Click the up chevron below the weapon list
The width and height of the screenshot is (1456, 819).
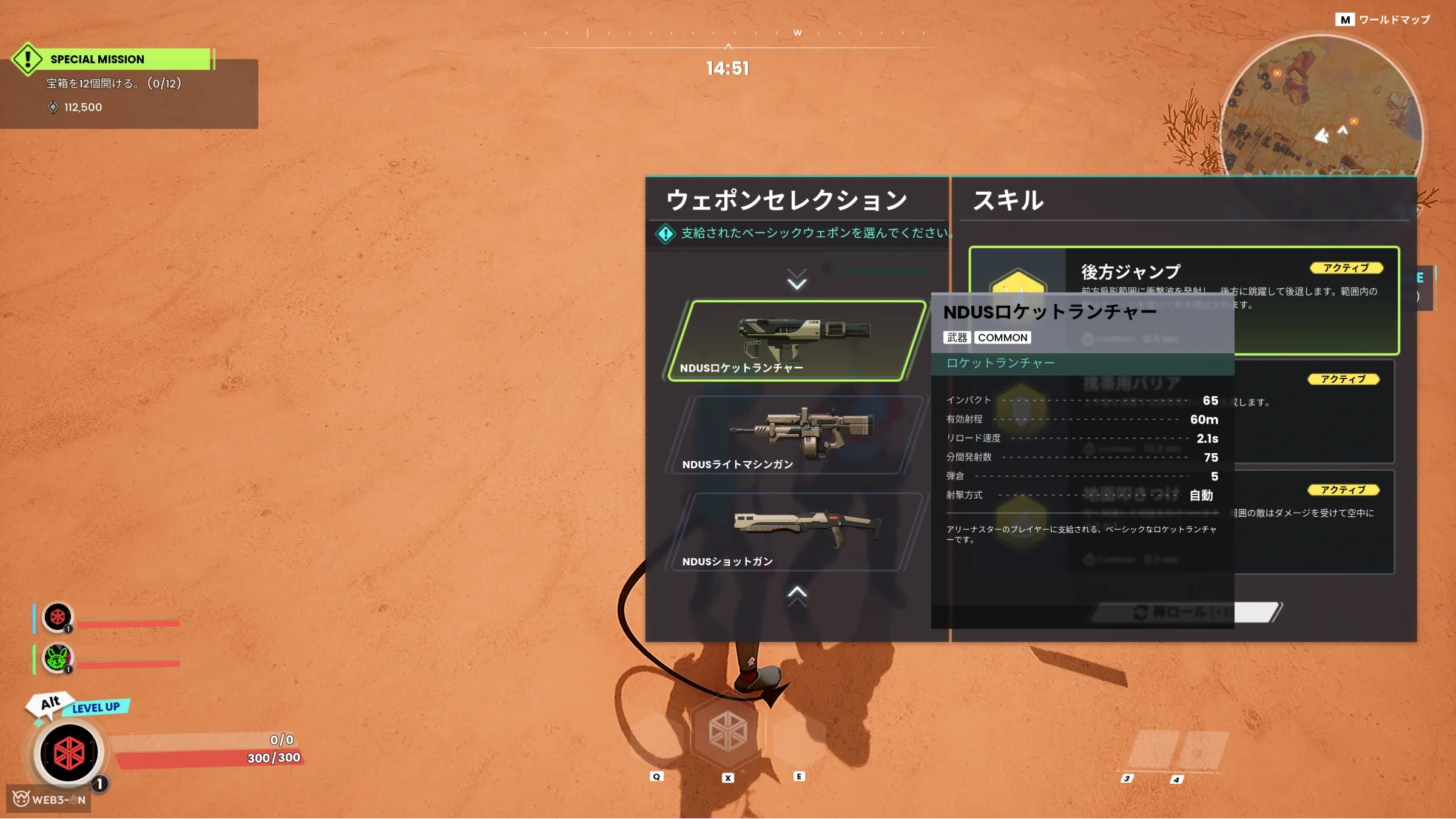pos(797,595)
